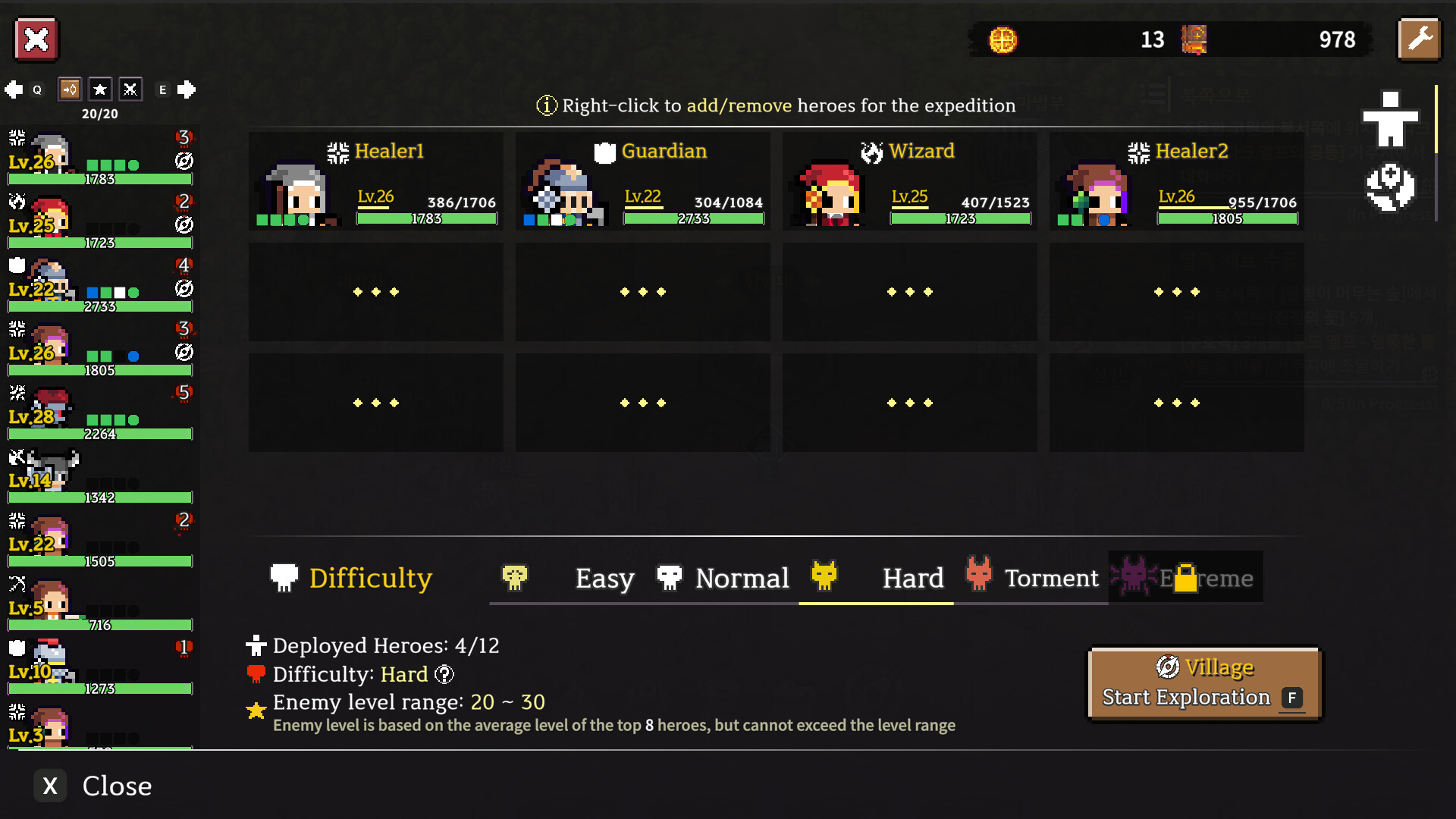This screenshot has height=819, width=1456.
Task: Click the healer cross icon beside Healer1
Action: (x=337, y=151)
